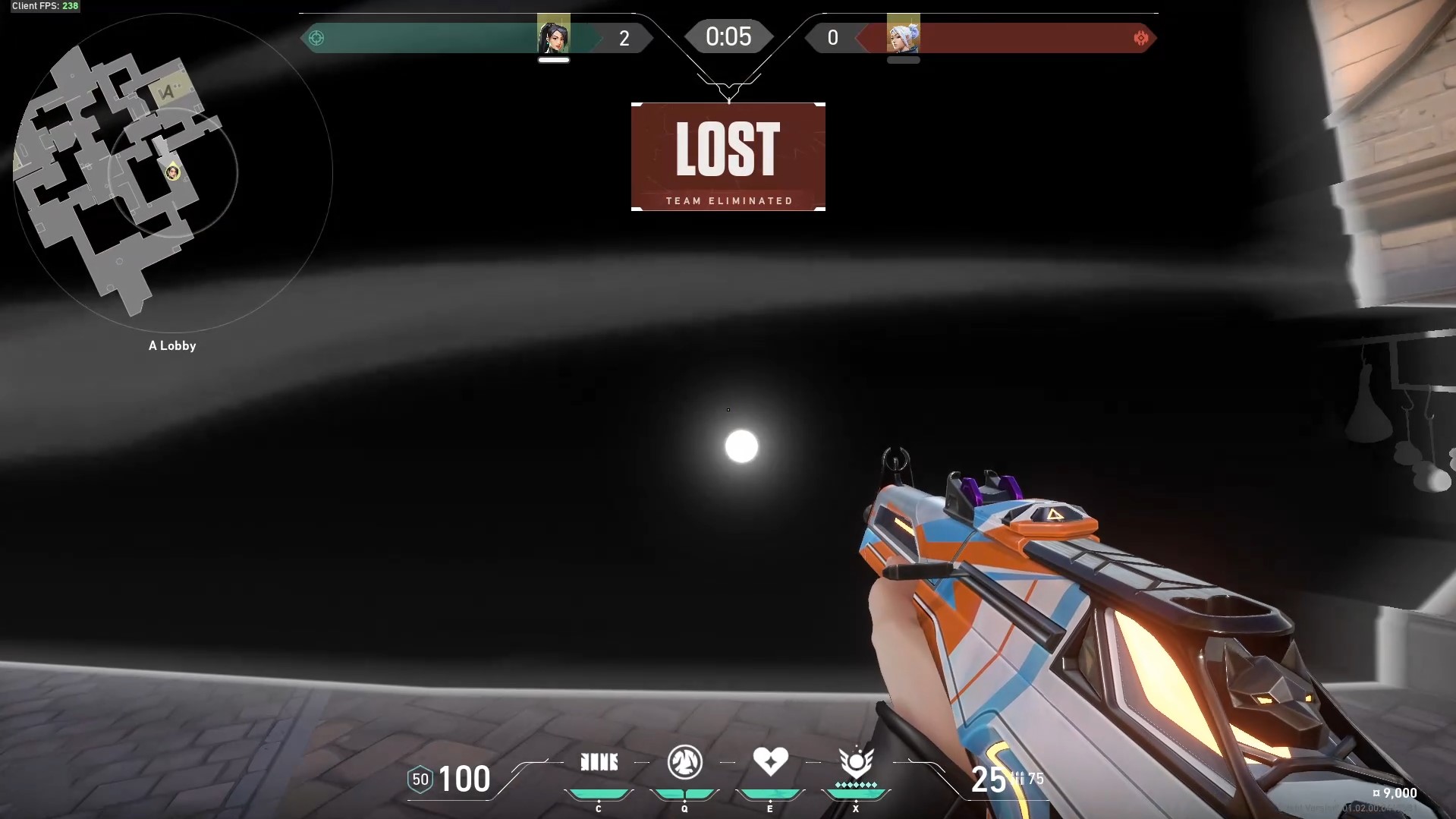The image size is (1456, 819).
Task: Click the round timer showing 0:05
Action: click(728, 36)
